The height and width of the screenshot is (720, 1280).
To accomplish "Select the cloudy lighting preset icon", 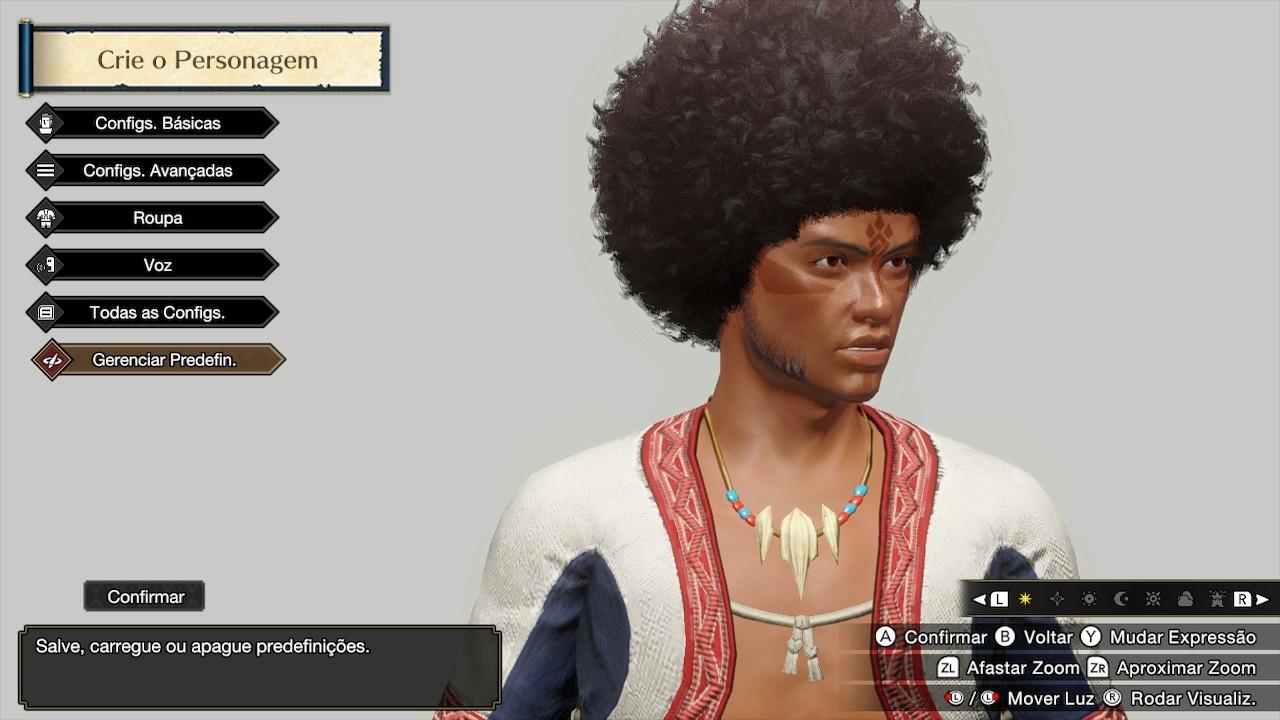I will pos(1187,597).
